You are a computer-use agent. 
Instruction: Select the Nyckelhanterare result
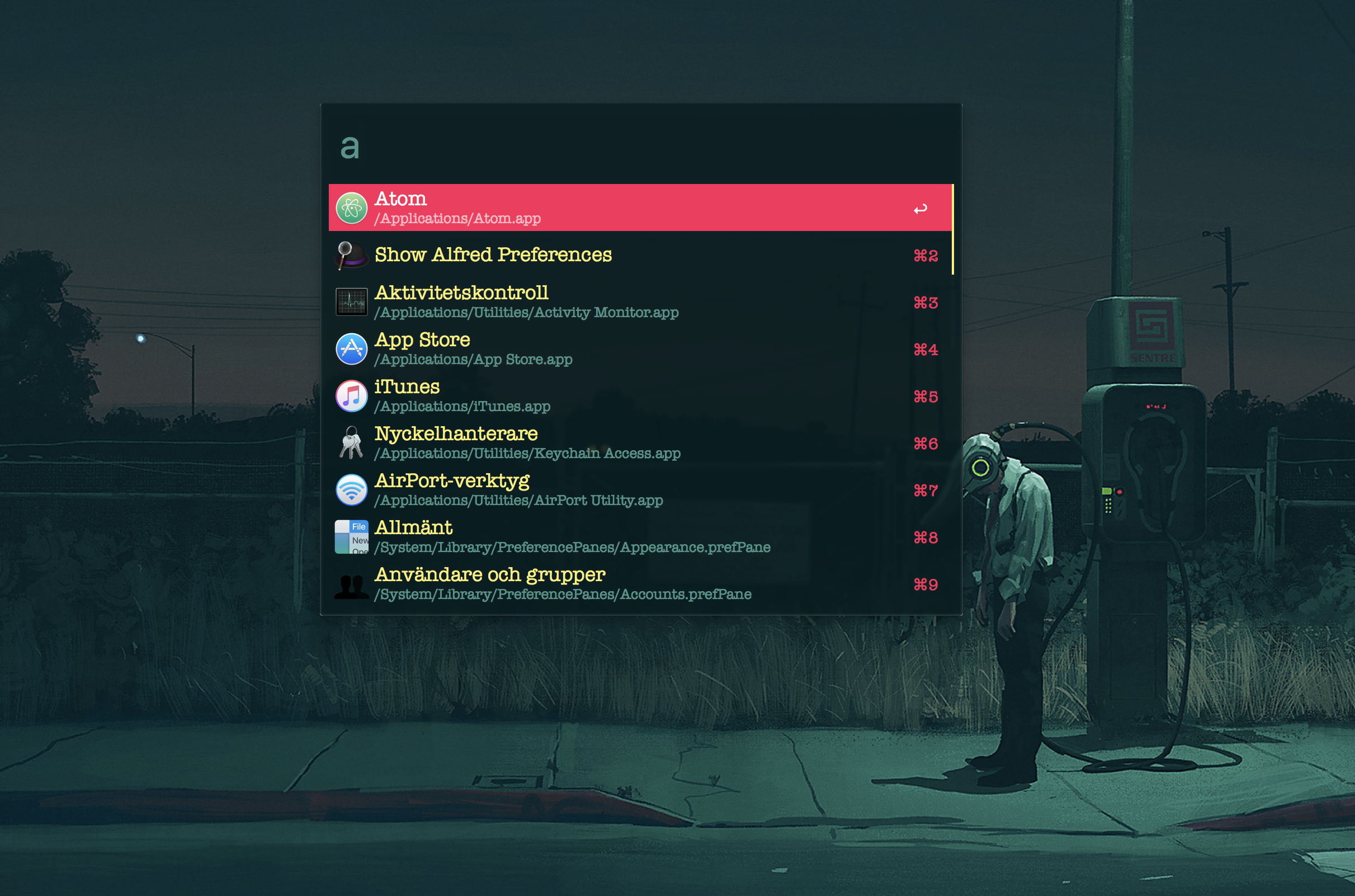click(x=629, y=442)
